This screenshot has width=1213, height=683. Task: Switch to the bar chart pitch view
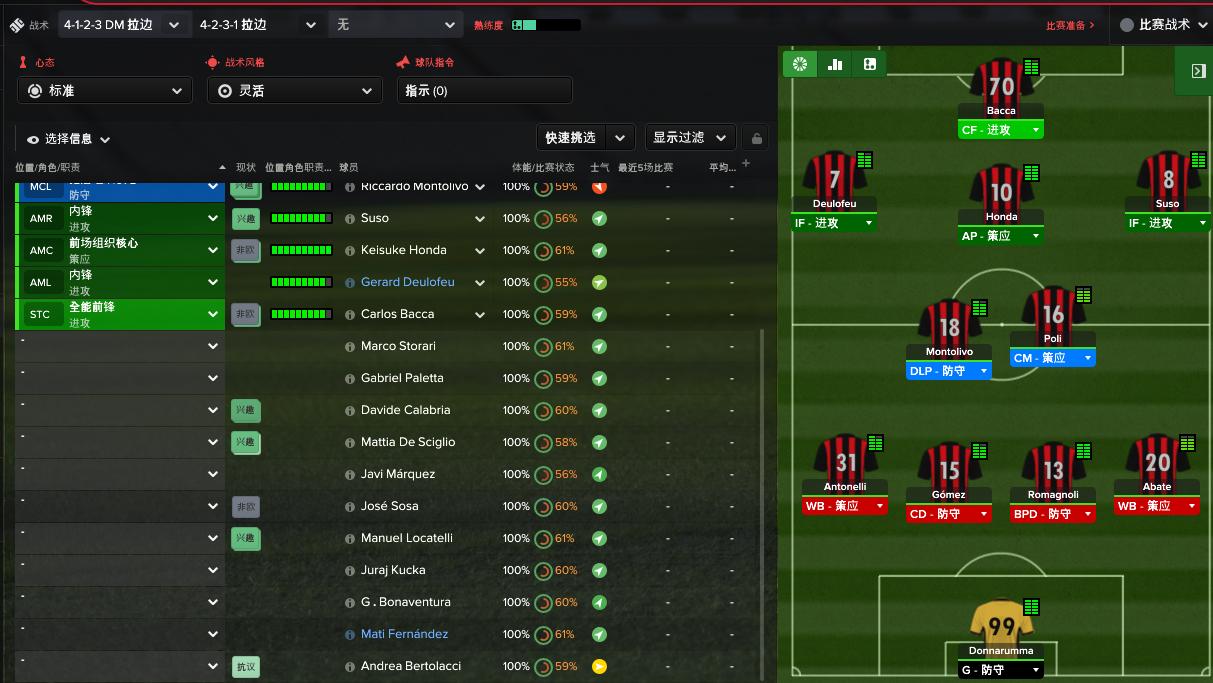pyautogui.click(x=835, y=65)
